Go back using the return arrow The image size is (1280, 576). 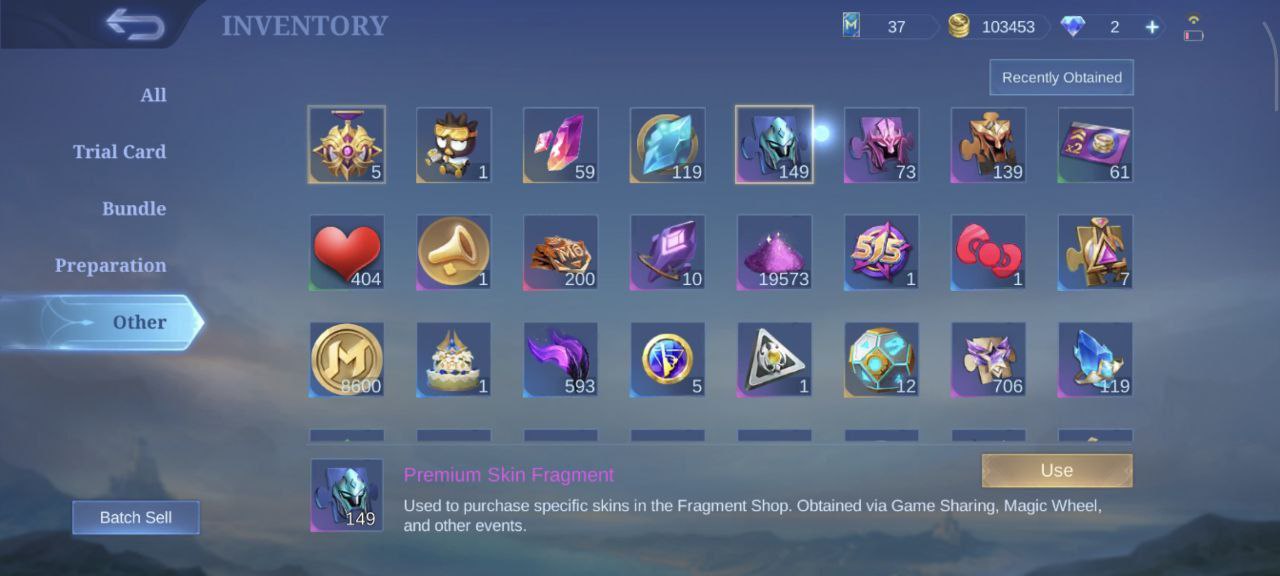[135, 25]
